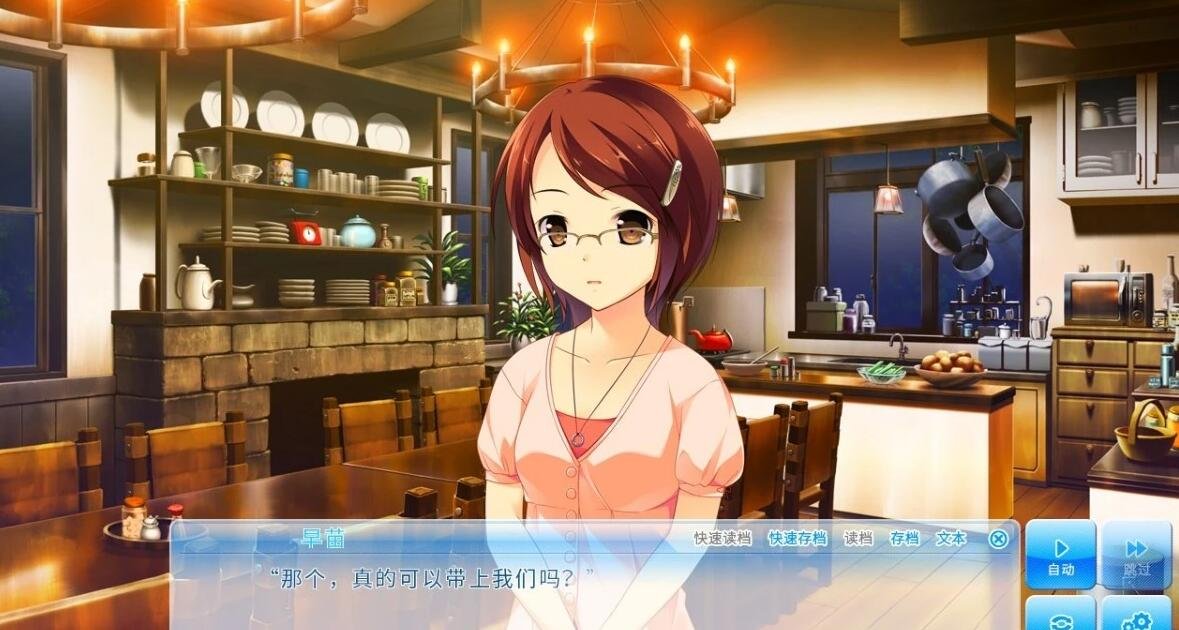Advance the dialogue by clicking the text line

pyautogui.click(x=432, y=577)
